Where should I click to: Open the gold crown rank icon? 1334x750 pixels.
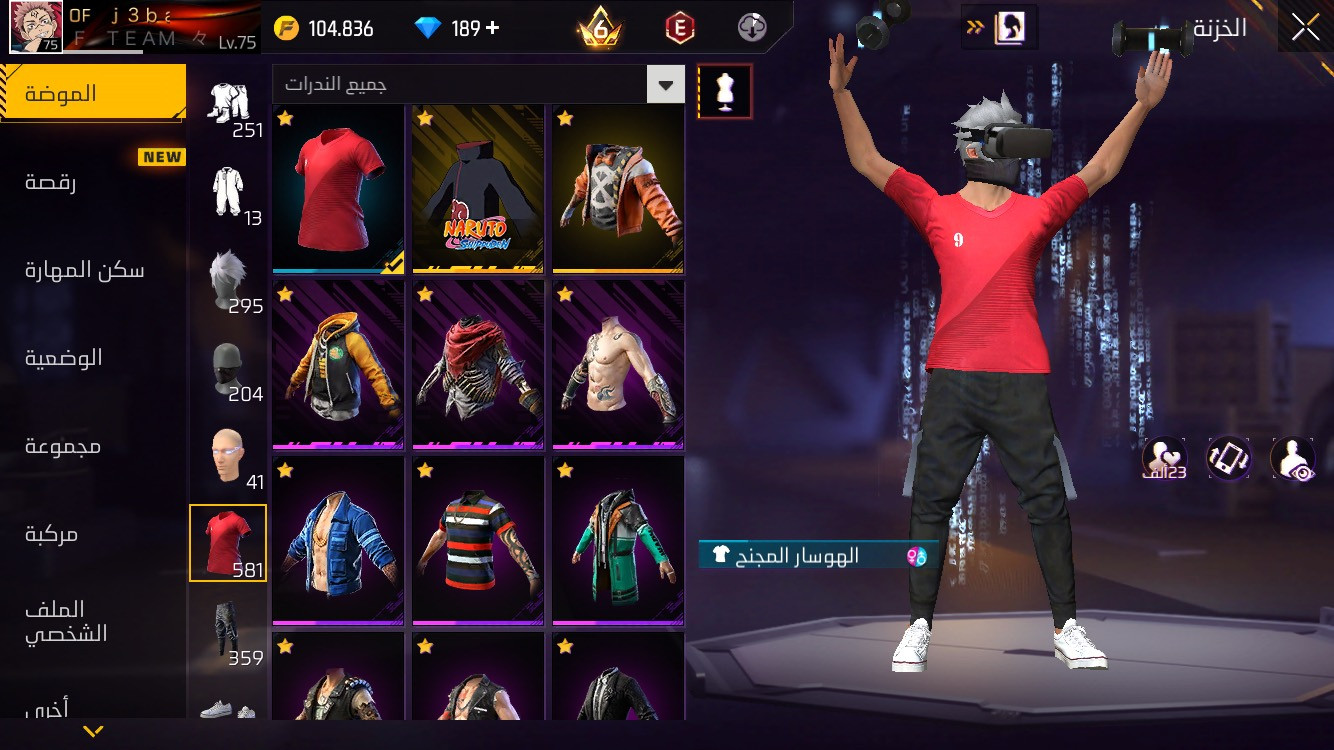pos(599,29)
